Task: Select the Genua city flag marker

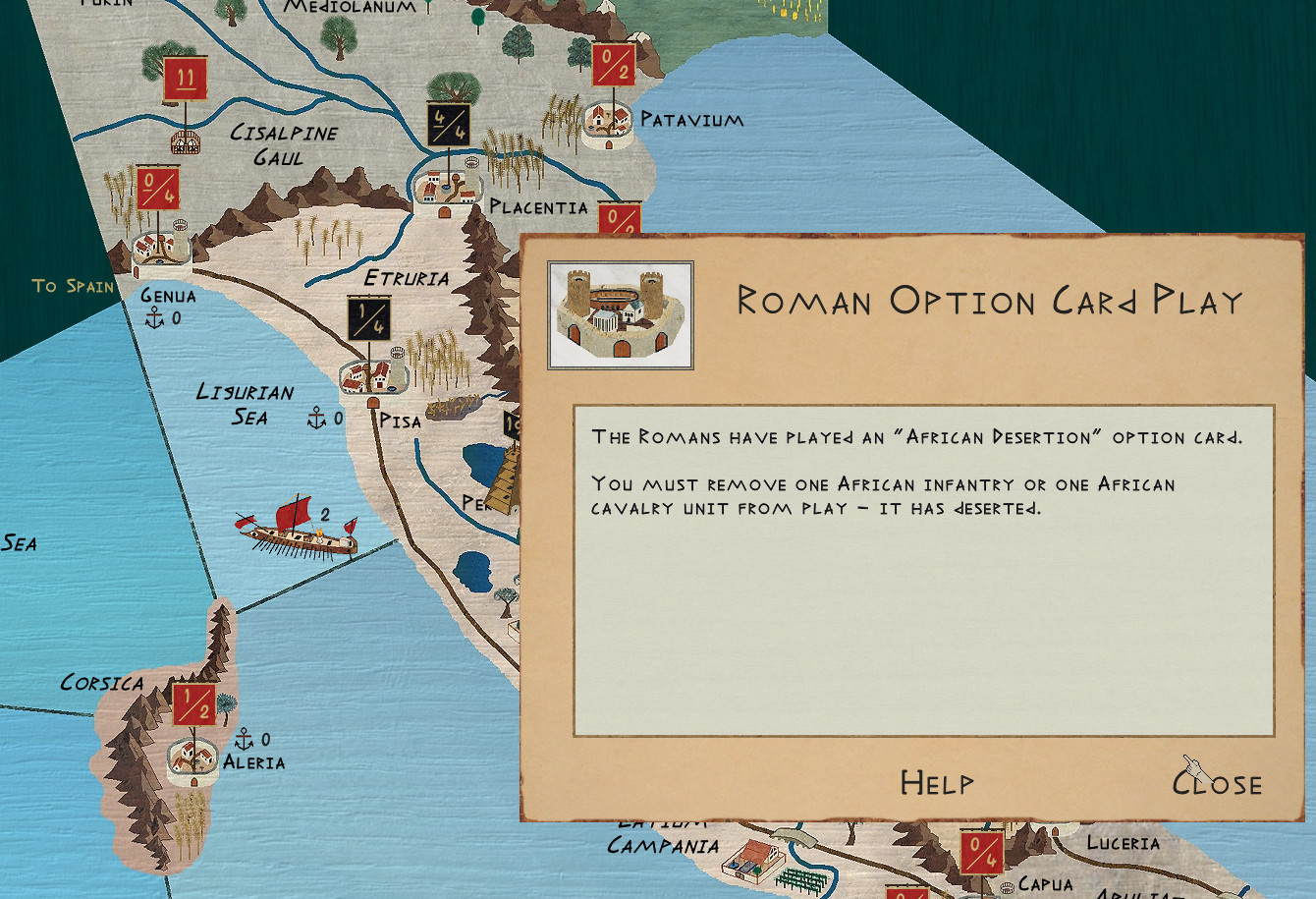Action: pyautogui.click(x=157, y=189)
